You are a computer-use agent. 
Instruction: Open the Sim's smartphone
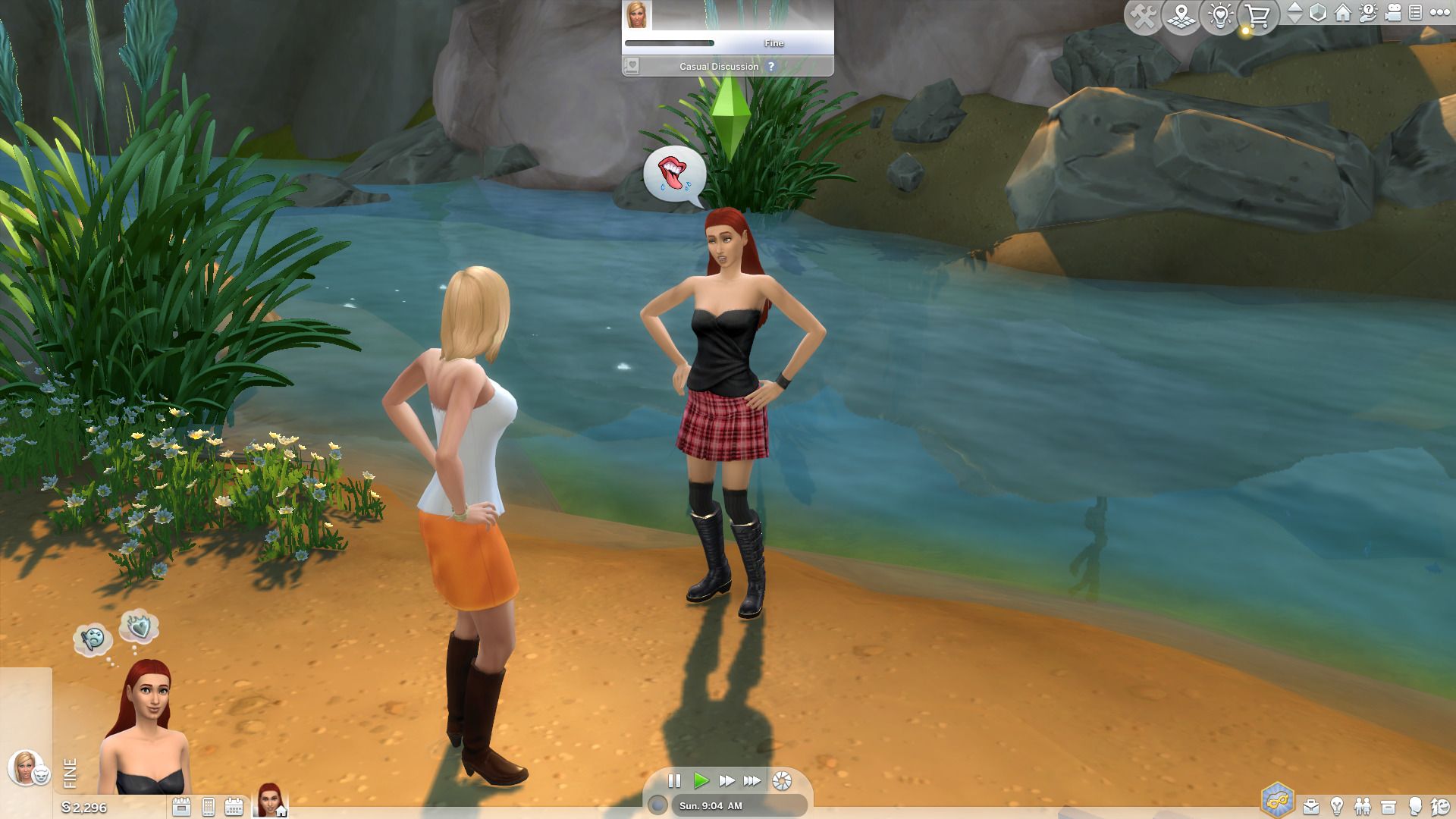pyautogui.click(x=208, y=807)
